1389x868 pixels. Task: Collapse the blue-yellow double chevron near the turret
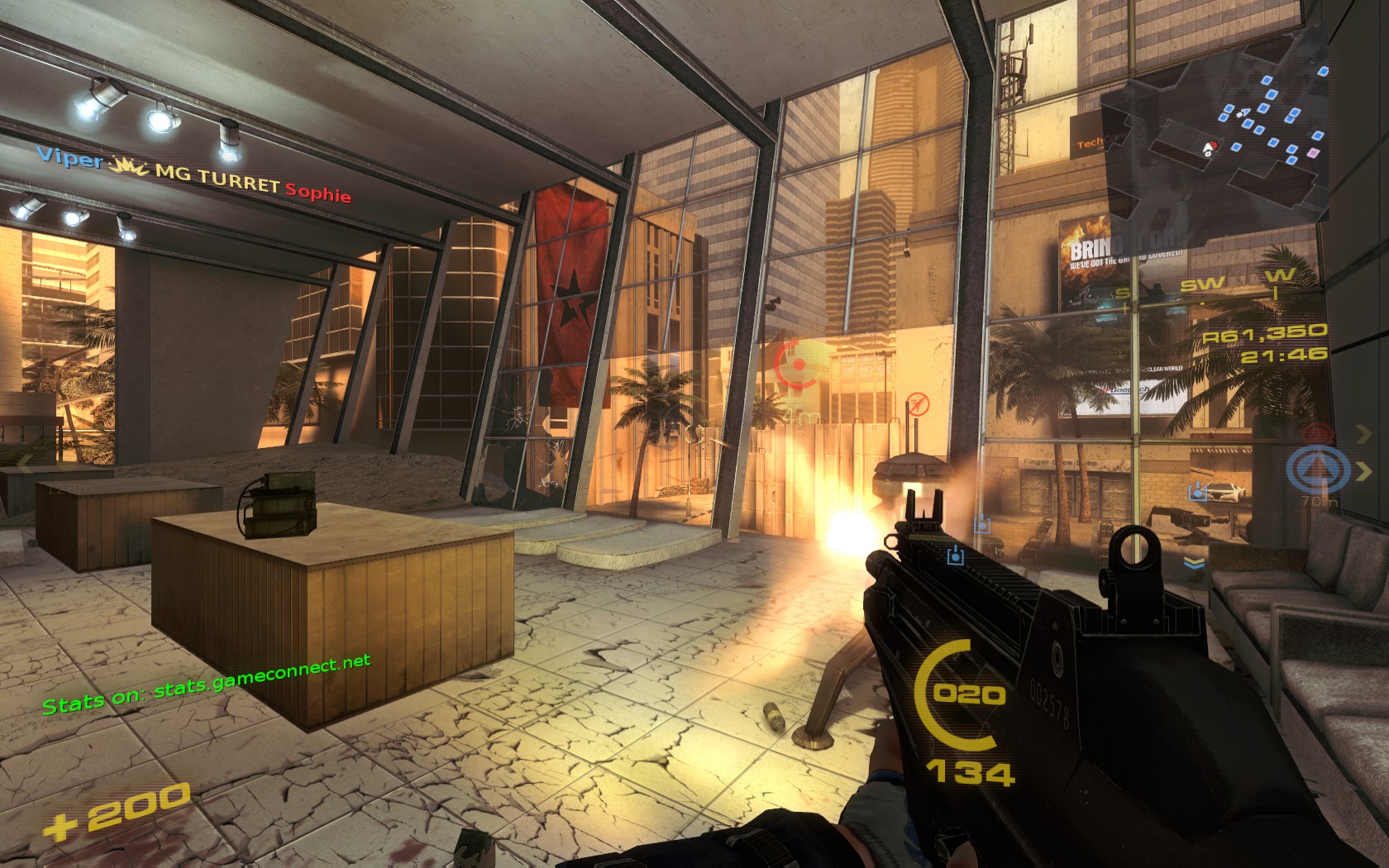(1193, 563)
